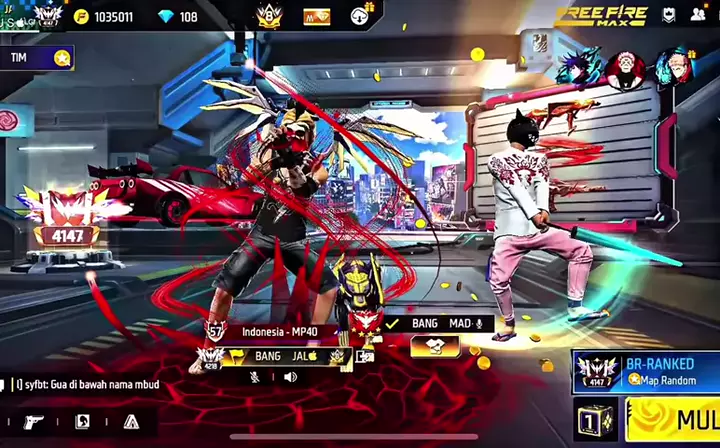
Task: Select the BR-RANKED mode selector
Action: tap(646, 371)
